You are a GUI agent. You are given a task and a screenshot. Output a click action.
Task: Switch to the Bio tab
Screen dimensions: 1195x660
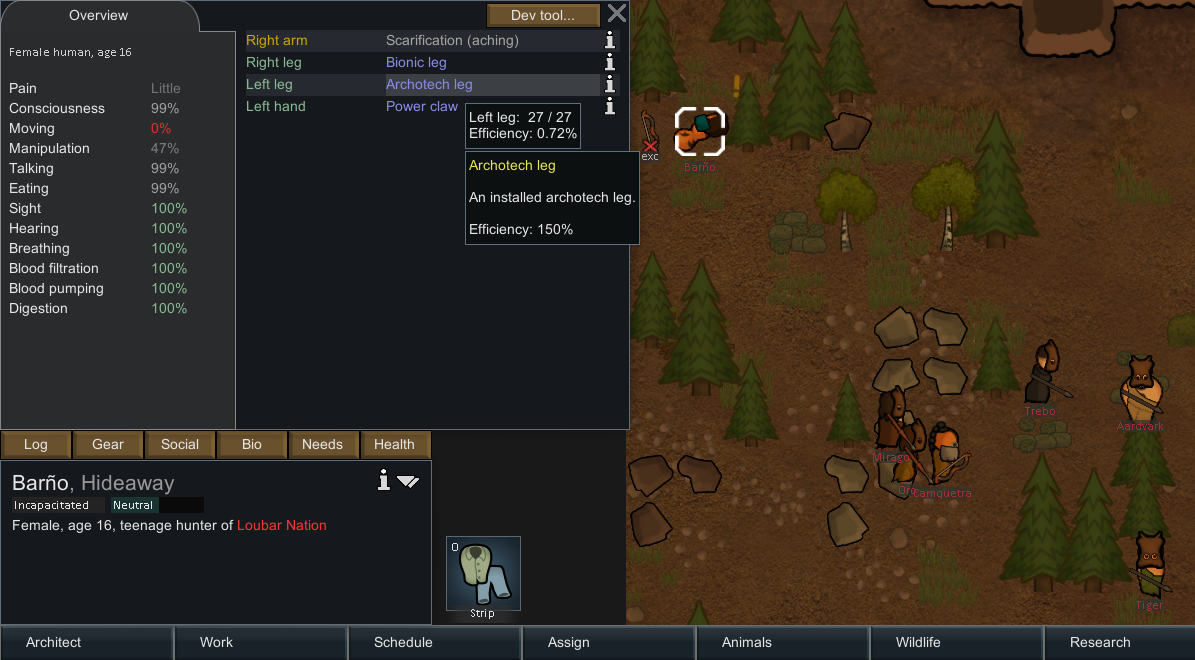(252, 445)
